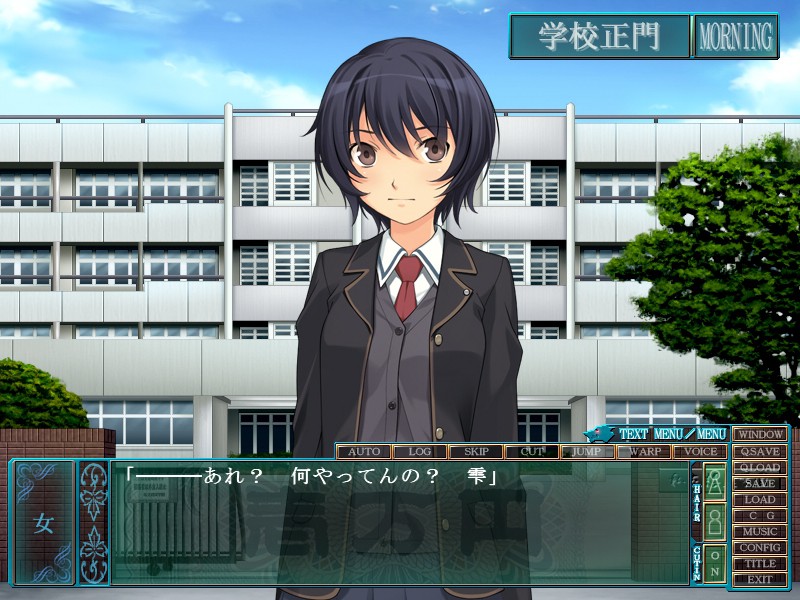Hide the text box with WINDOW

pos(760,435)
